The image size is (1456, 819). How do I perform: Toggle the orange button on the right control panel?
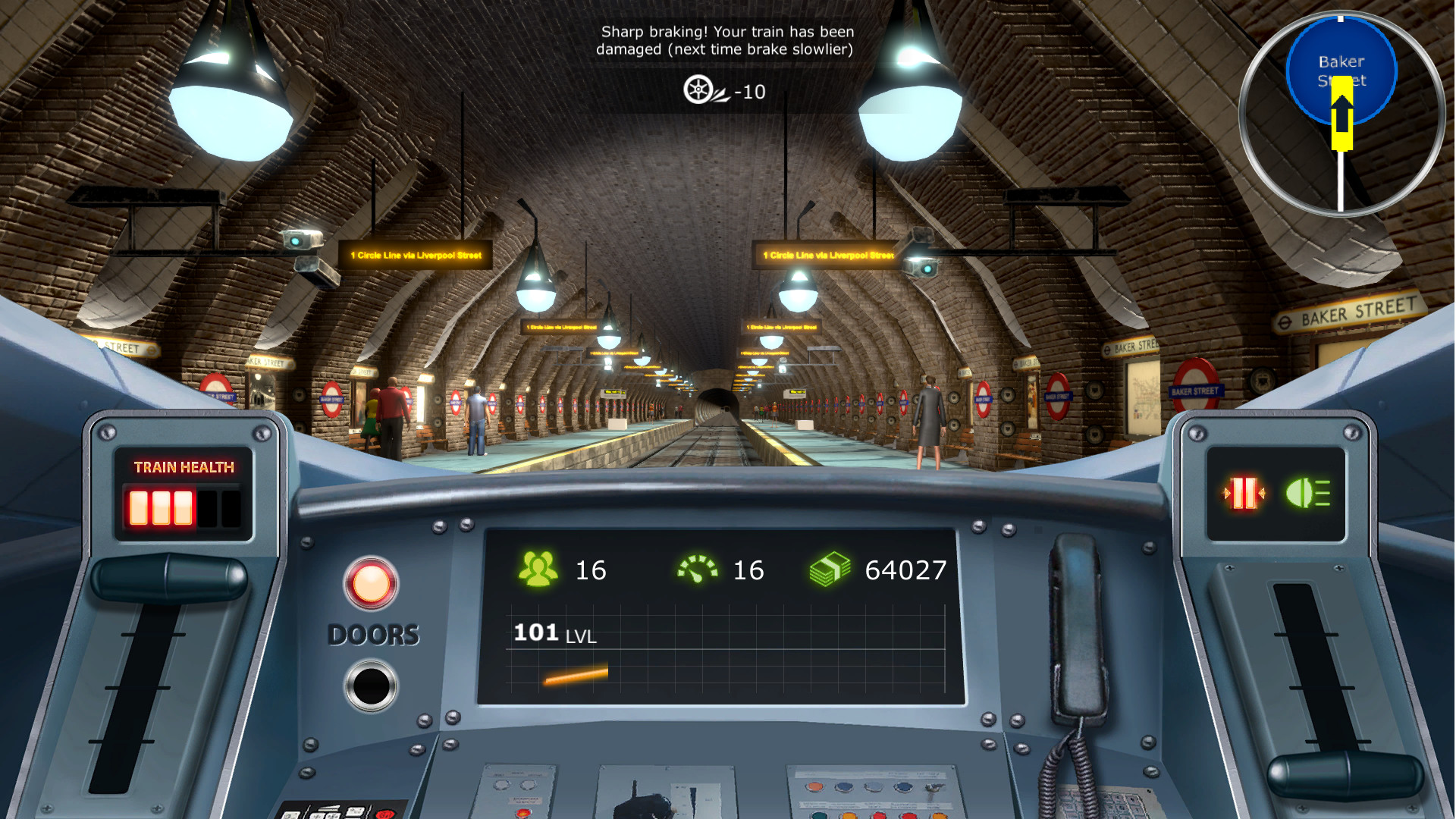813,787
